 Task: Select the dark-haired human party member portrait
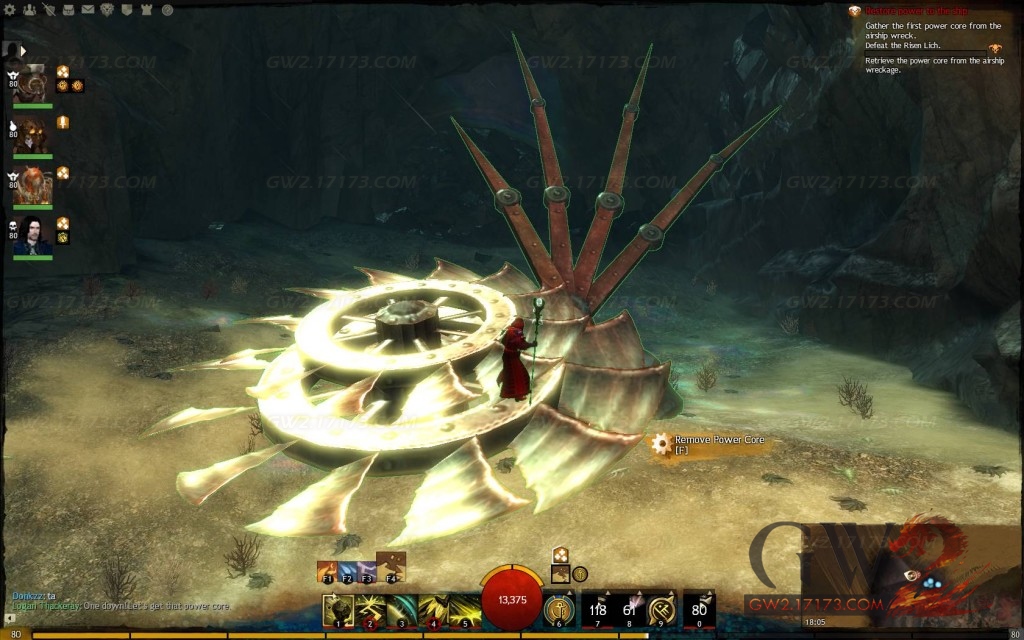[x=33, y=235]
